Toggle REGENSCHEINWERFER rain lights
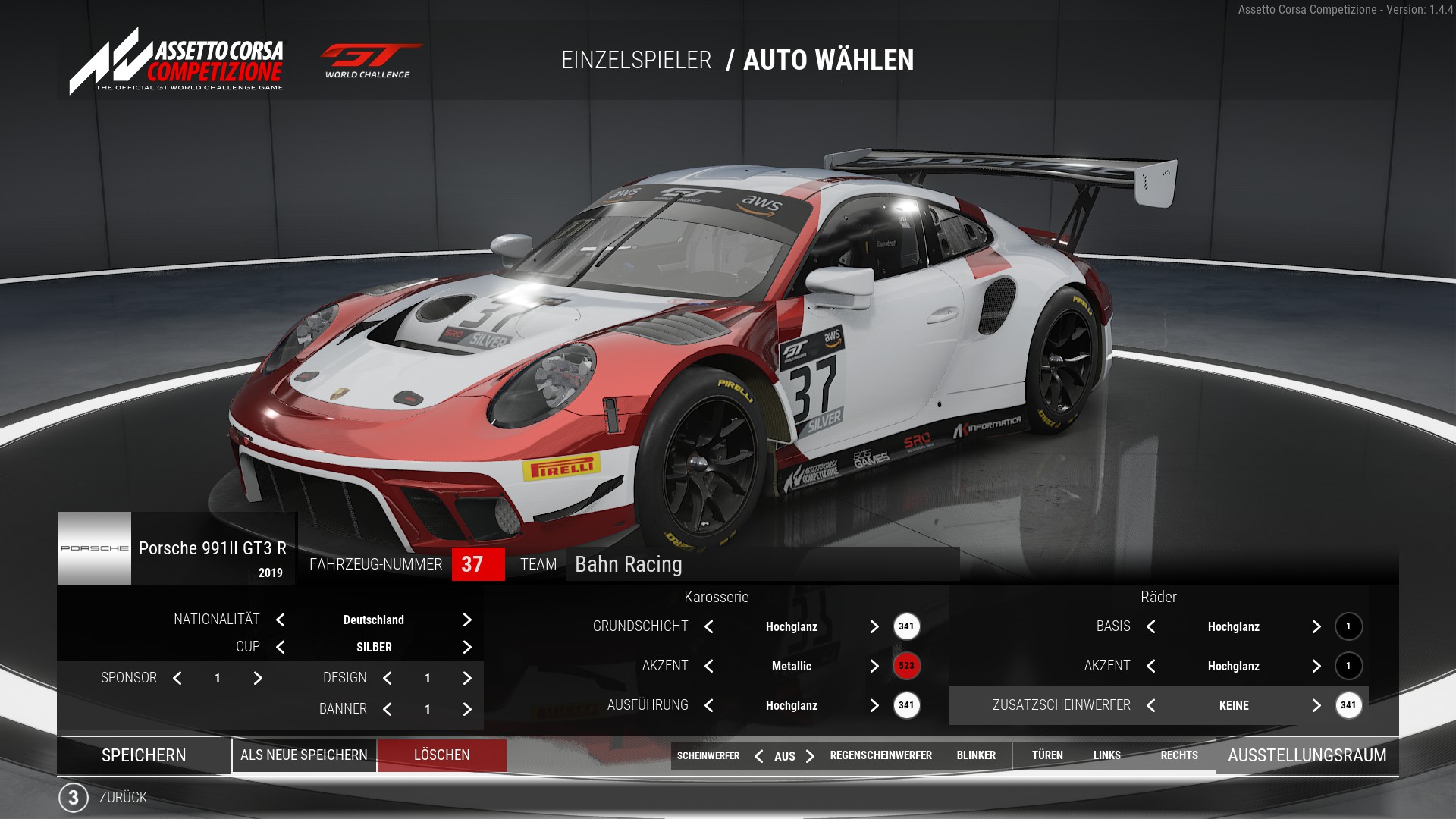Screen dimensions: 1456x819 click(x=880, y=755)
